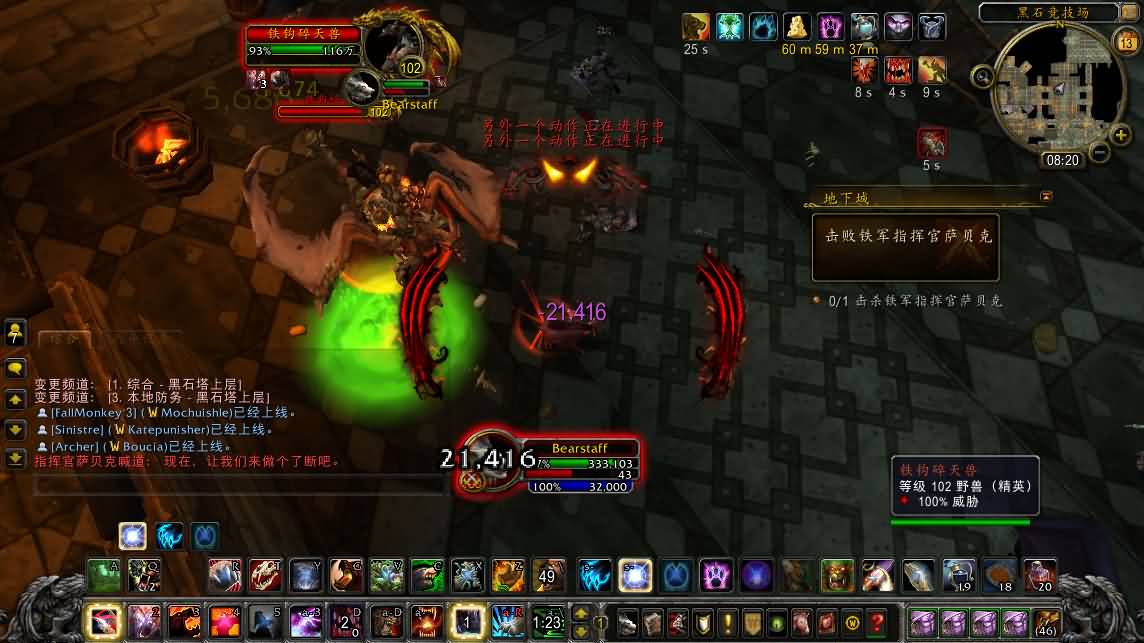Image resolution: width=1144 pixels, height=643 pixels.
Task: Activate the fanged skull ability on key T
Action: click(265, 575)
